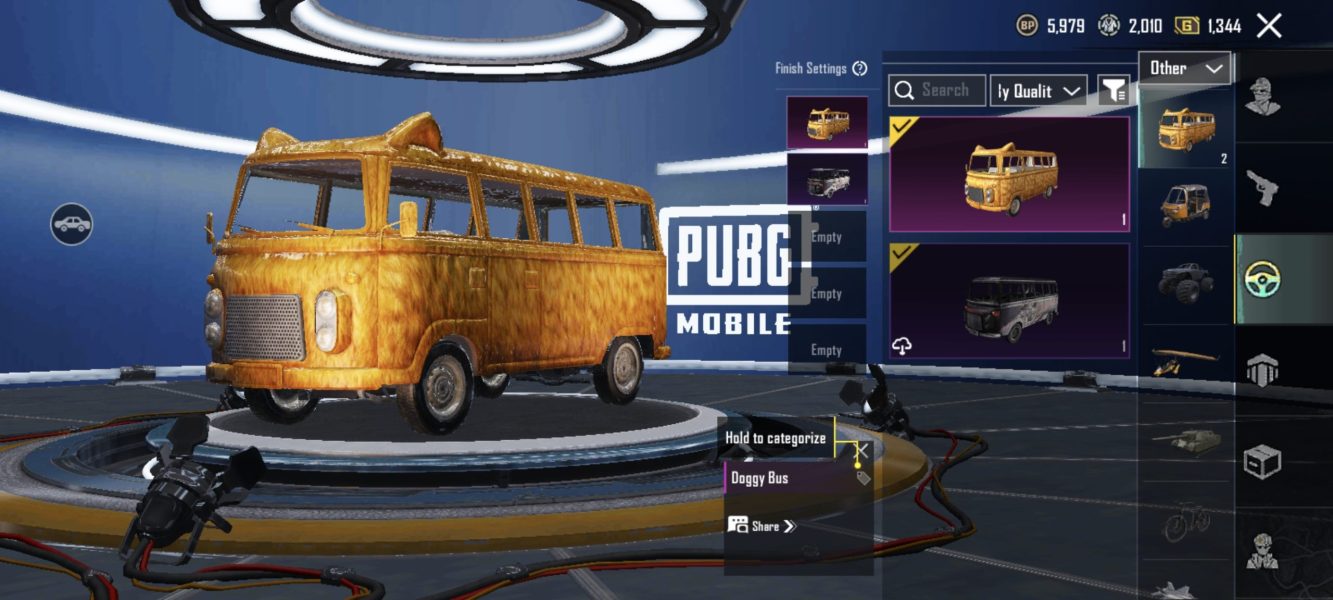Viewport: 1333px width, 600px height.
Task: Choose the tuk-tuk vehicle category
Action: (x=1185, y=205)
